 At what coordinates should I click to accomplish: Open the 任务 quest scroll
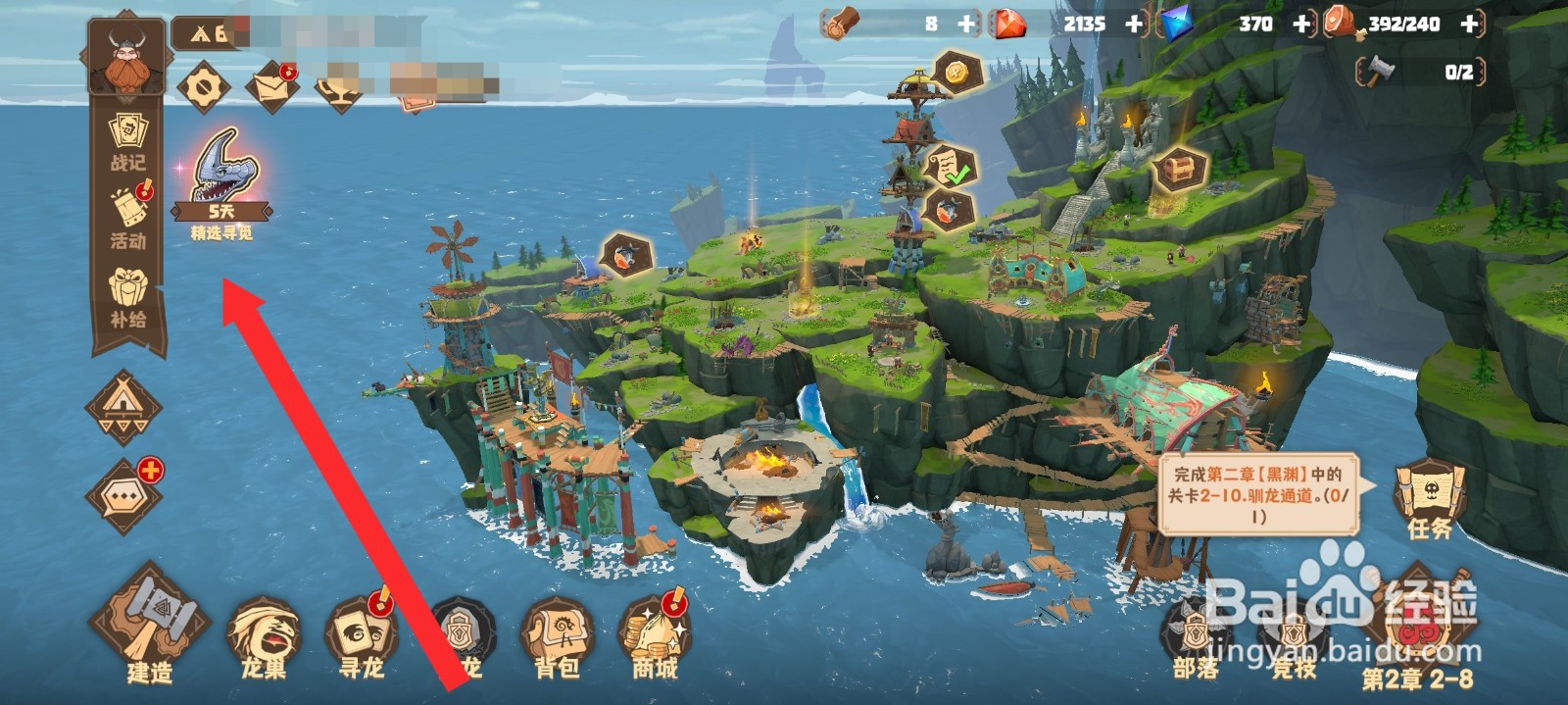point(1429,497)
